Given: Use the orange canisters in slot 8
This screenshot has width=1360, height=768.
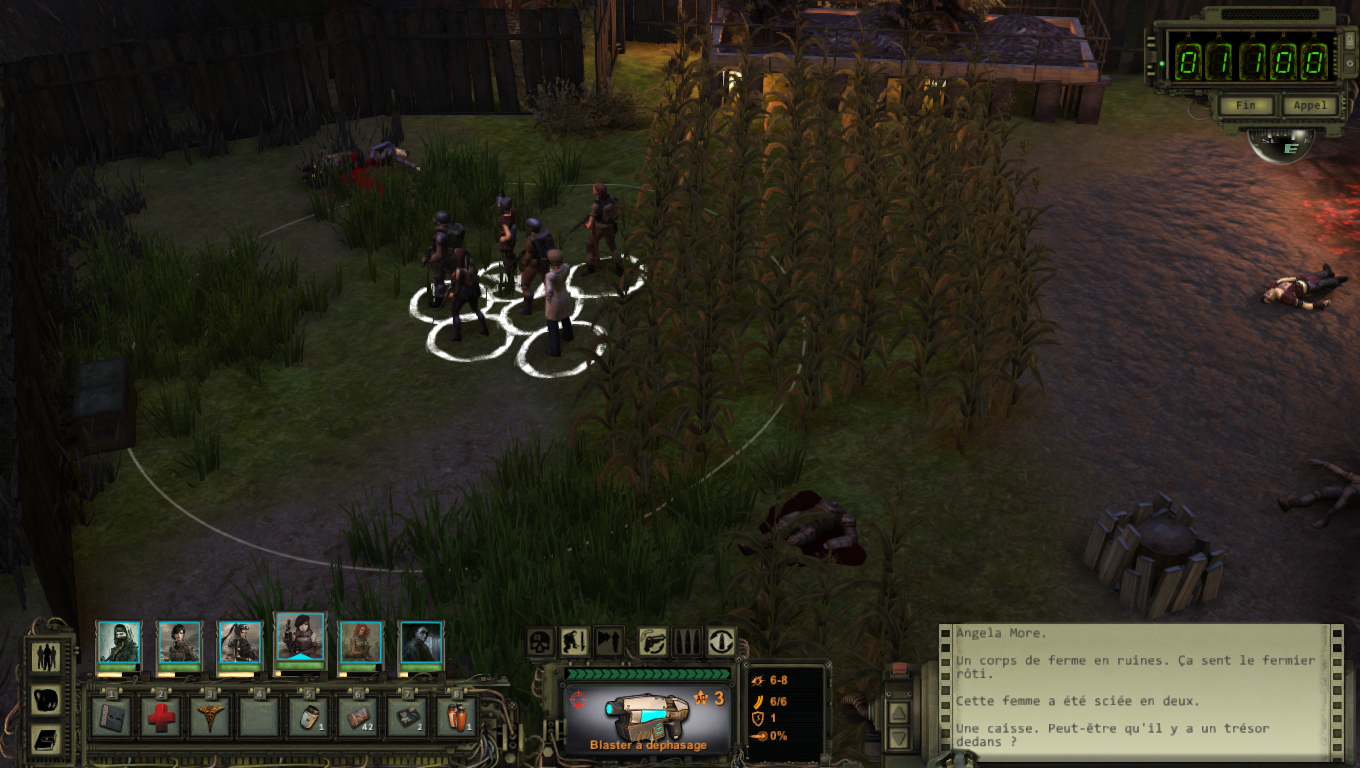Looking at the screenshot, I should coord(456,717).
